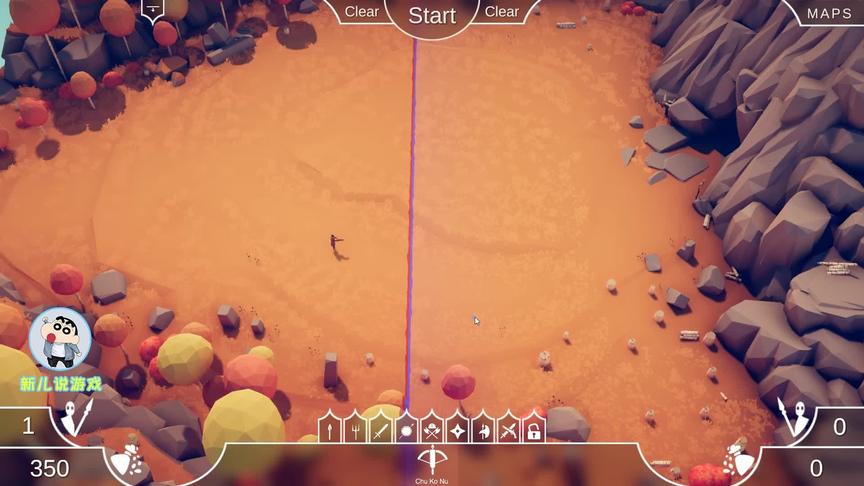Select the double-bladed axe unit category
Image resolution: width=864 pixels, height=486 pixels.
(483, 430)
